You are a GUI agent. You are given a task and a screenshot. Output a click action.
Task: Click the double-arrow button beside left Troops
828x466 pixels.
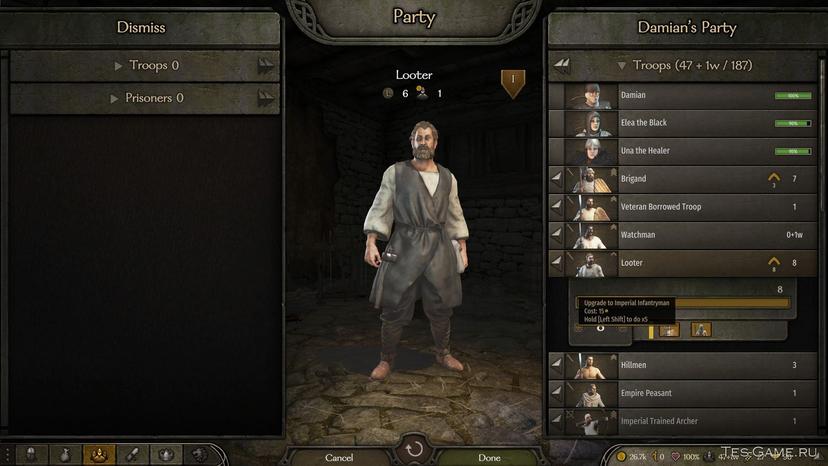[265, 66]
